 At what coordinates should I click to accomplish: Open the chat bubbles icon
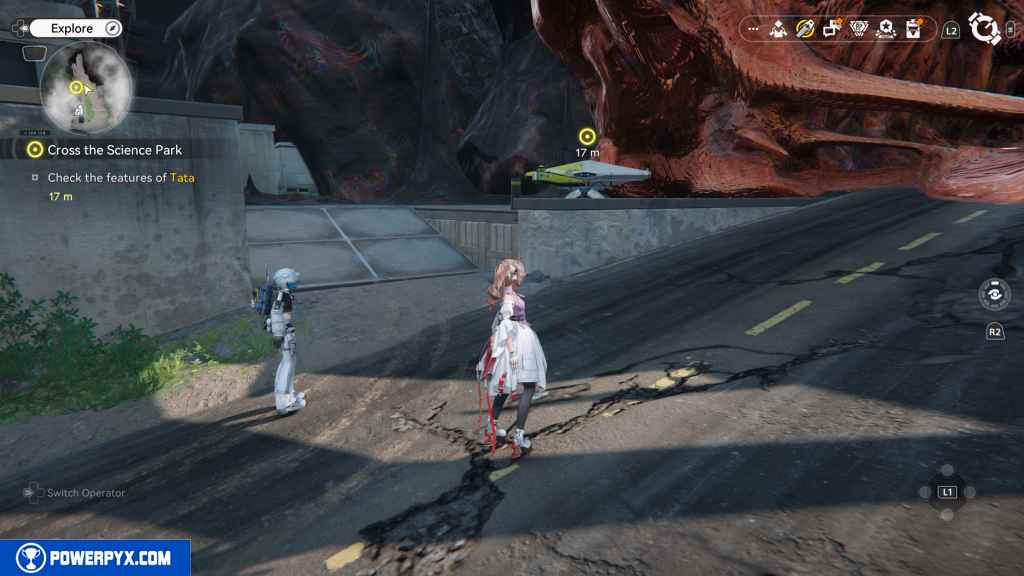pyautogui.click(x=831, y=29)
